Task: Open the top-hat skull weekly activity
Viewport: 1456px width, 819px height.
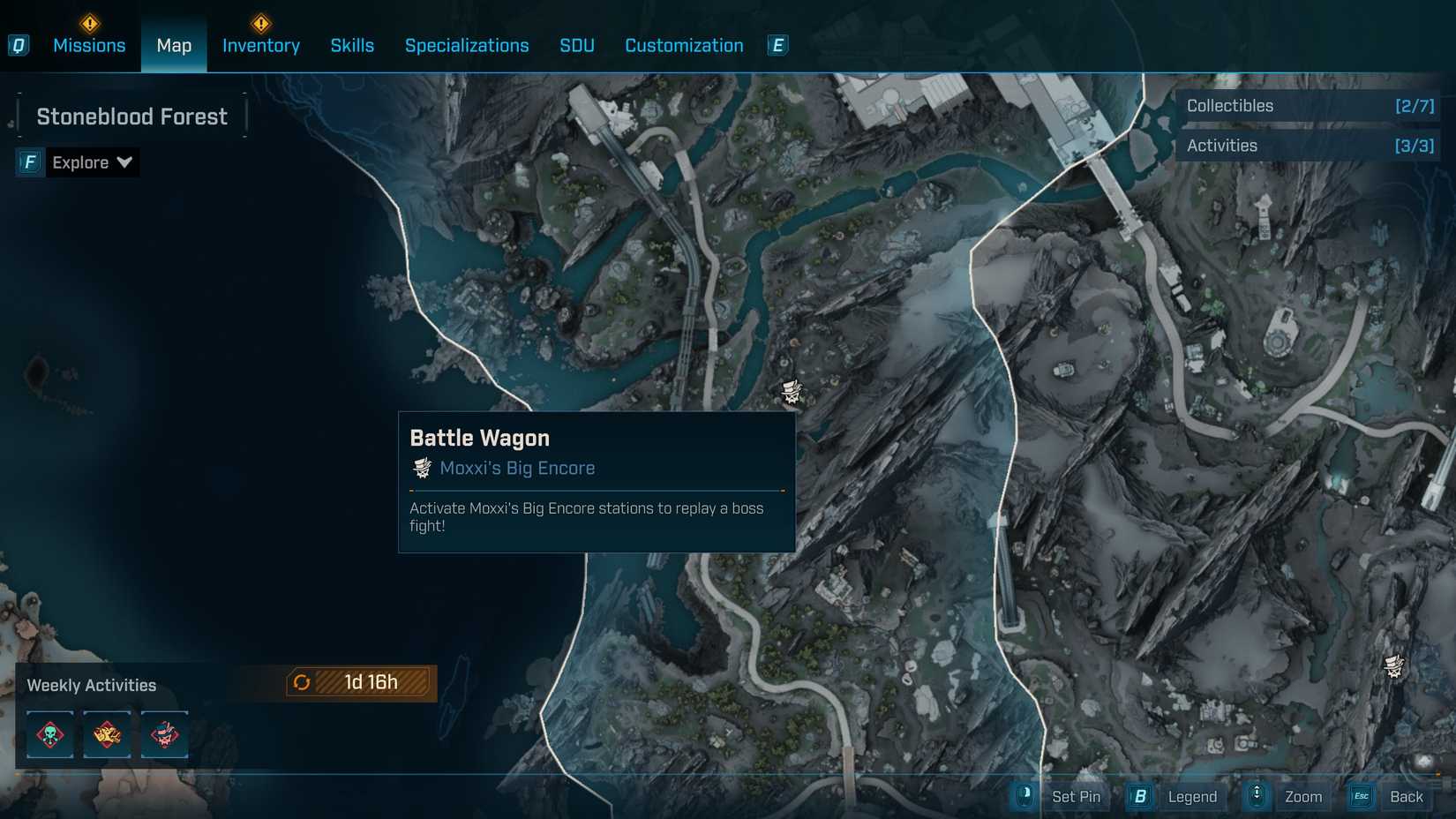Action: [x=164, y=734]
